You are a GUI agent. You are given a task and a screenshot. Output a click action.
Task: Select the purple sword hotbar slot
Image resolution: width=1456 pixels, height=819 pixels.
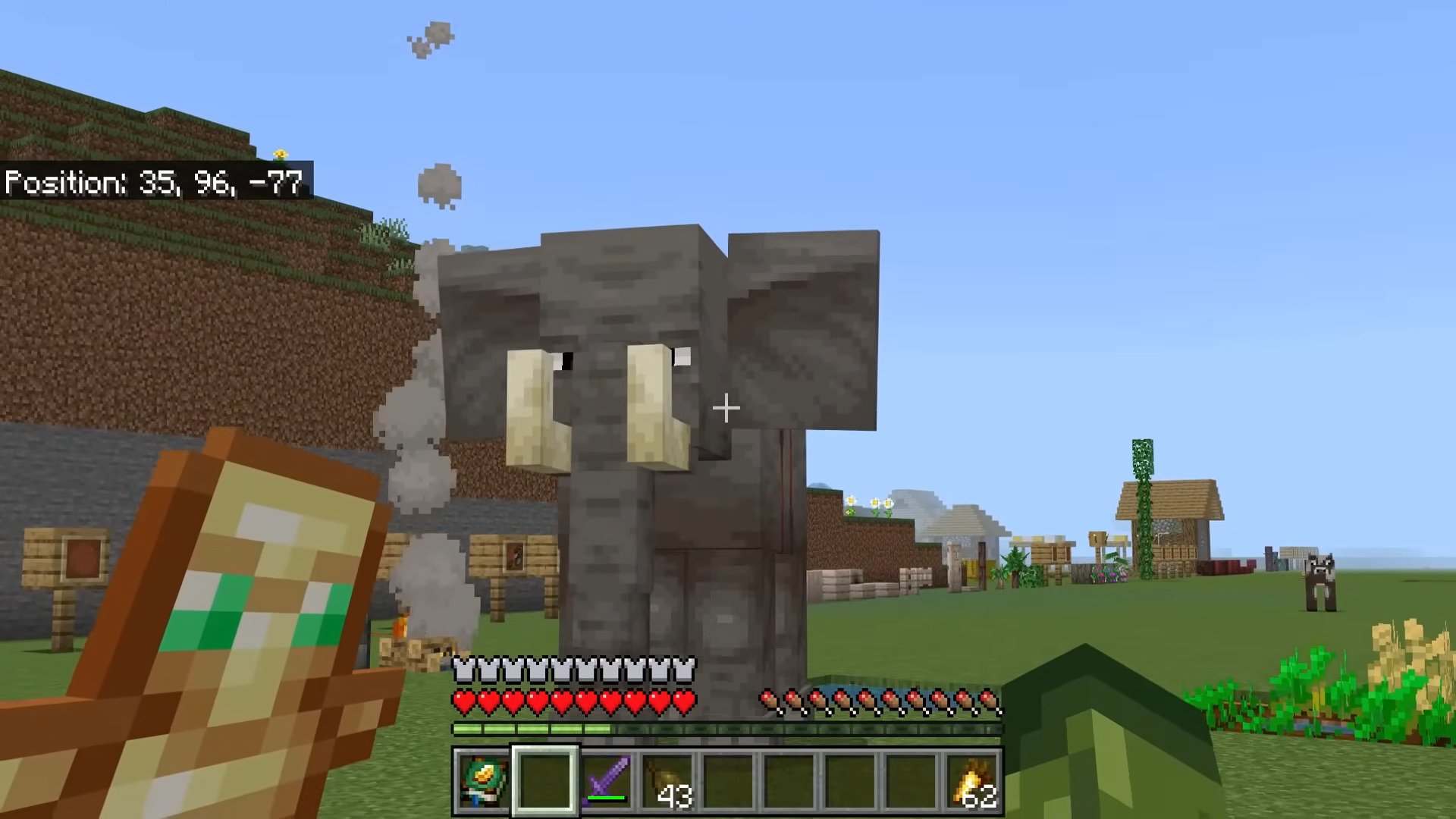coord(607,781)
